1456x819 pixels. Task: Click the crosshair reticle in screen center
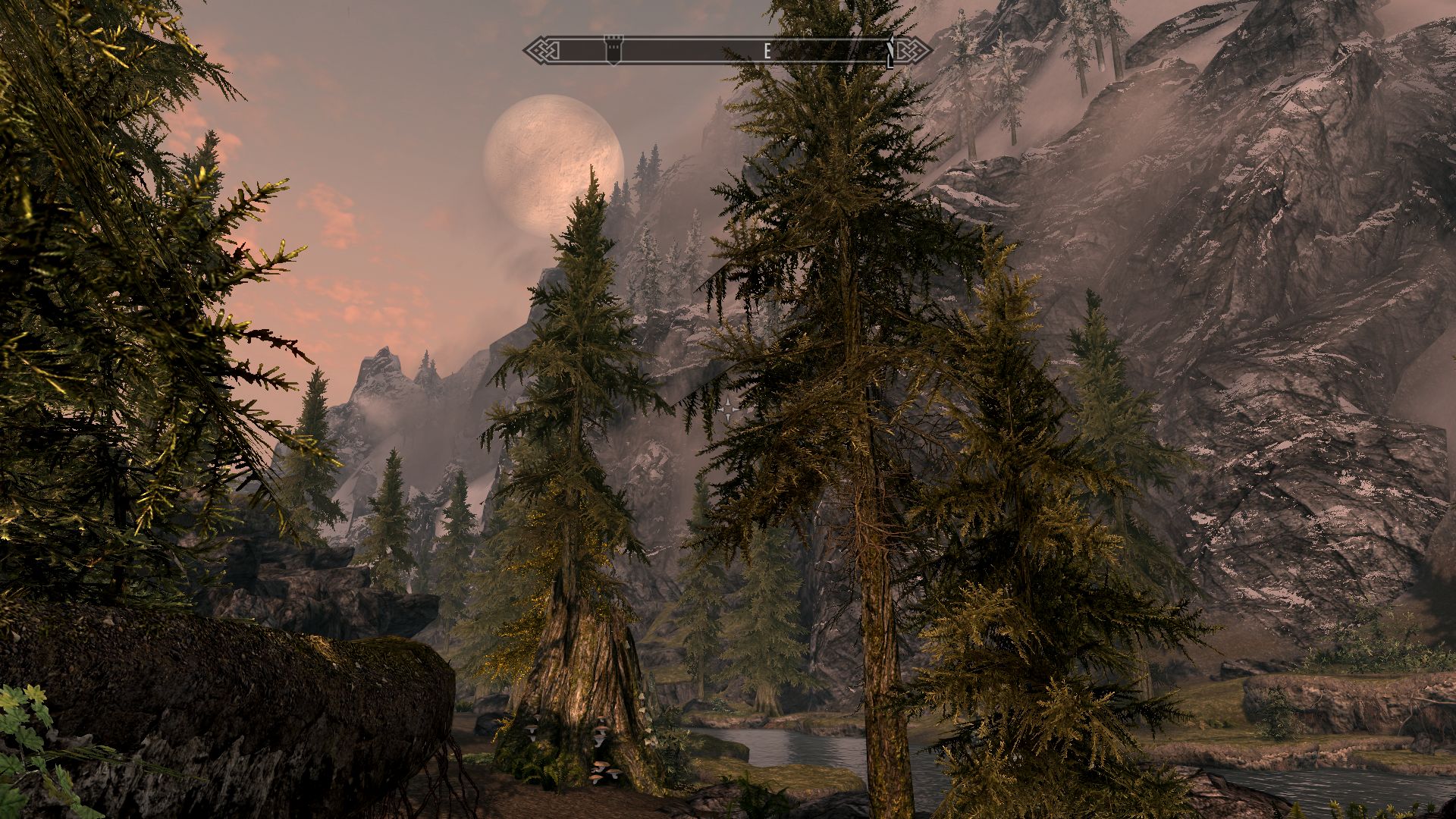tap(728, 409)
